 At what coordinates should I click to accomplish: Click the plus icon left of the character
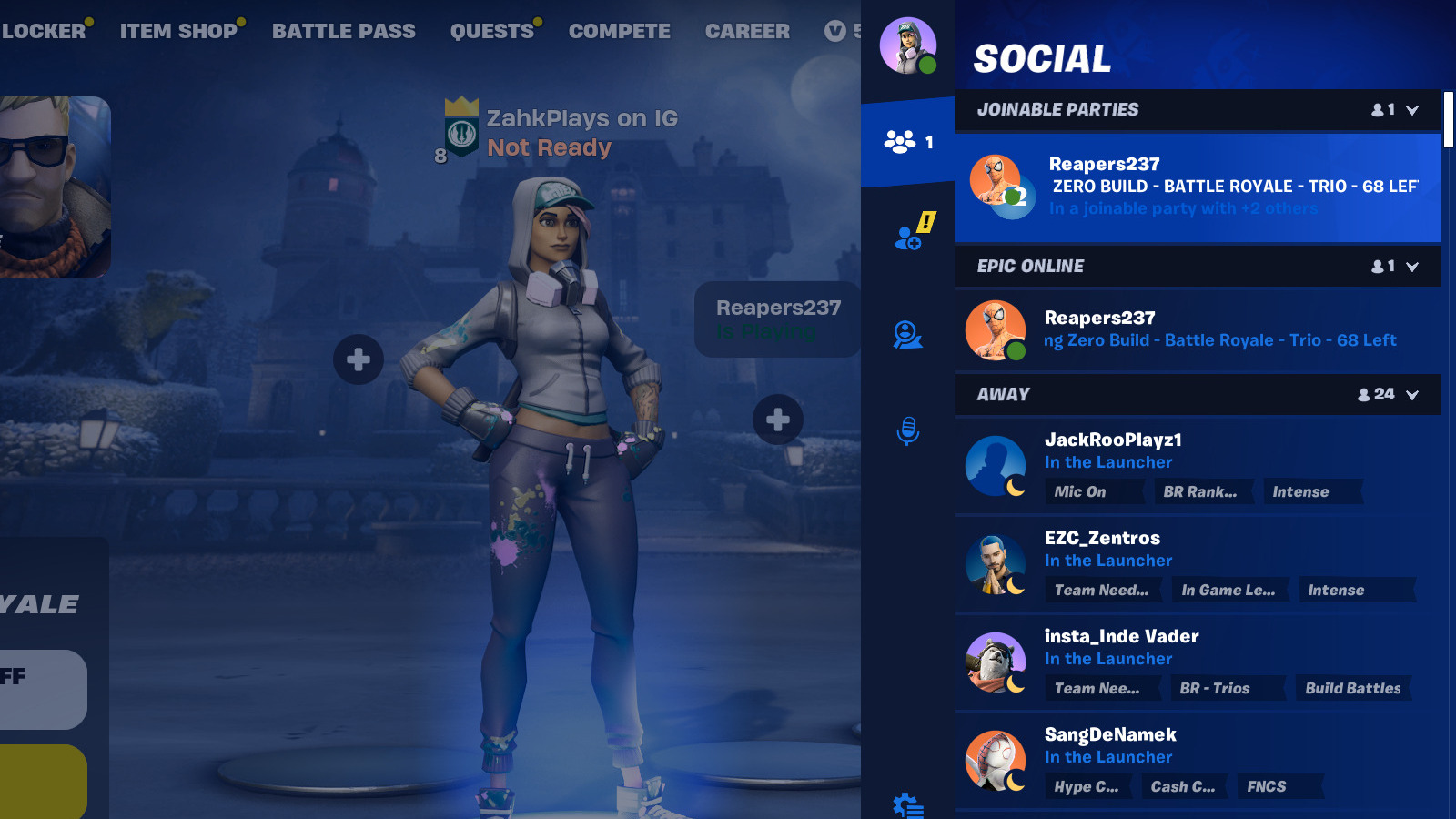pyautogui.click(x=358, y=359)
